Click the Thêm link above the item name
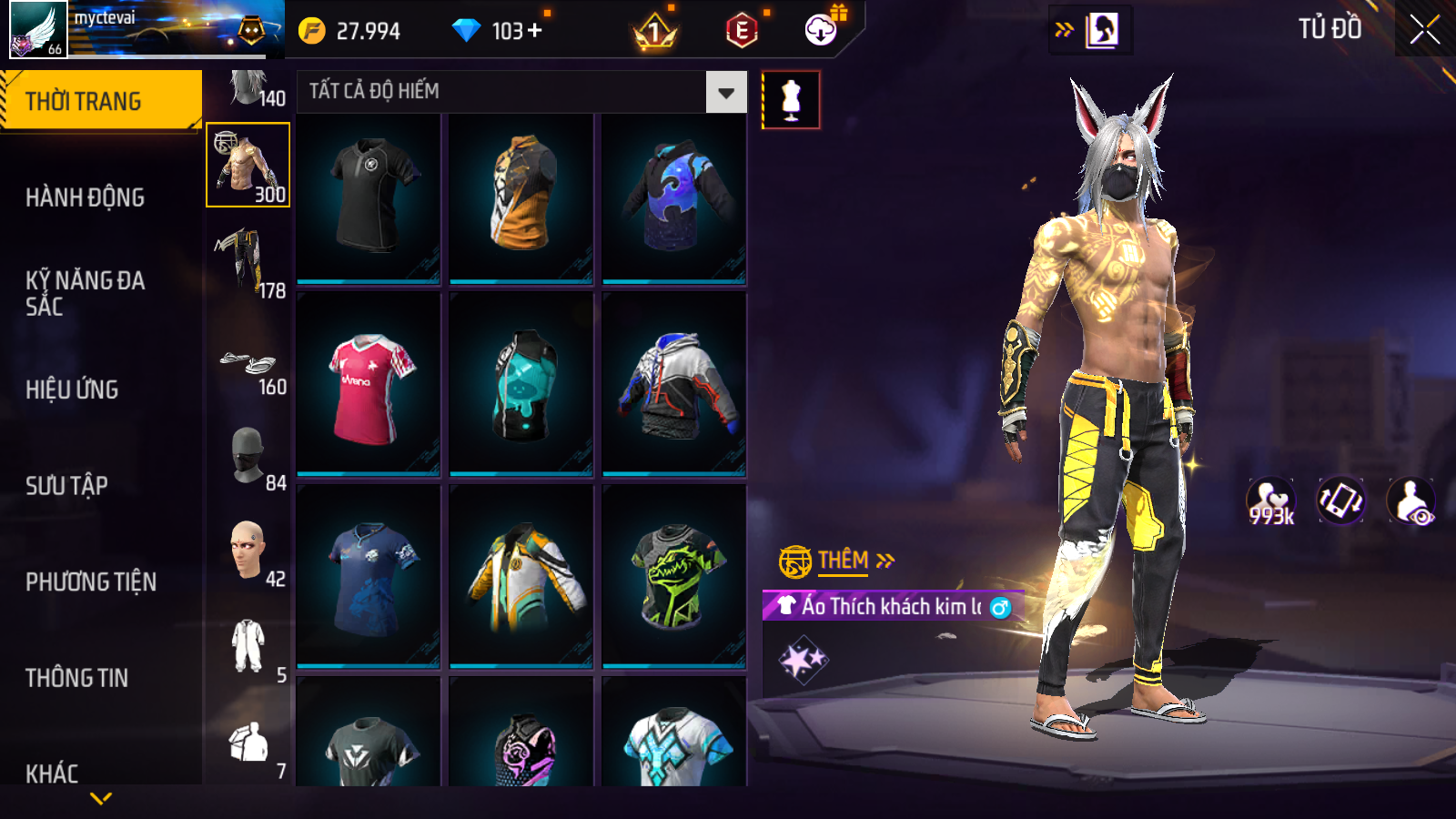The width and height of the screenshot is (1456, 819). pyautogui.click(x=843, y=561)
